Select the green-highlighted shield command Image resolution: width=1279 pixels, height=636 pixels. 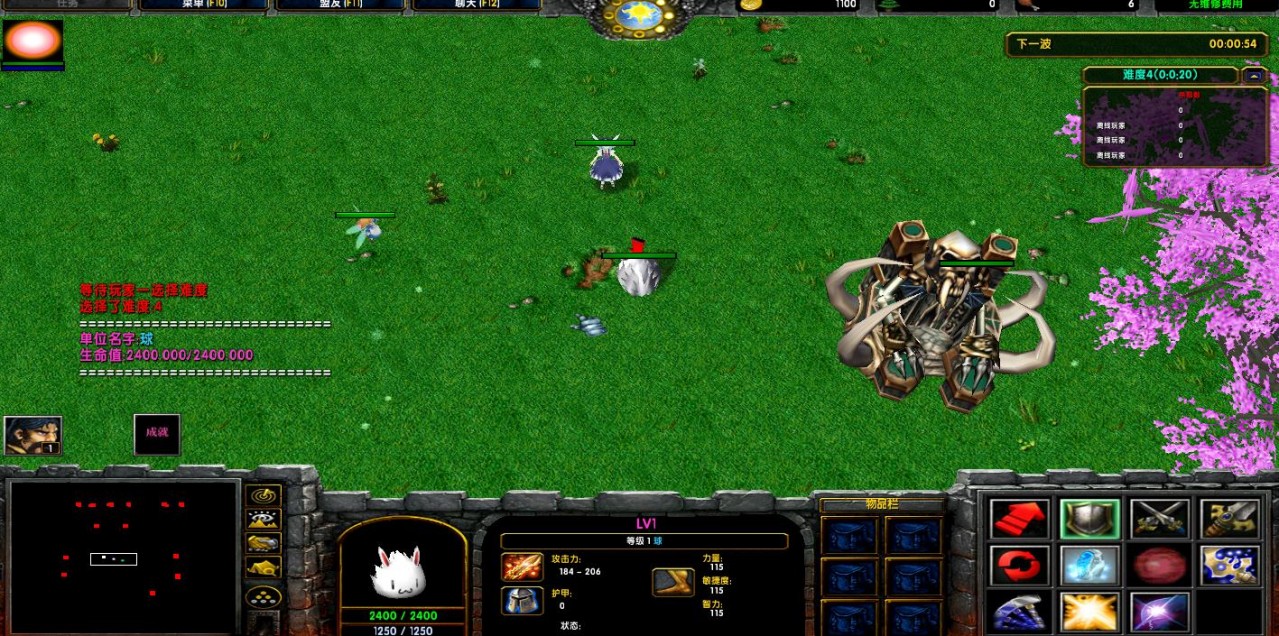[x=1089, y=518]
